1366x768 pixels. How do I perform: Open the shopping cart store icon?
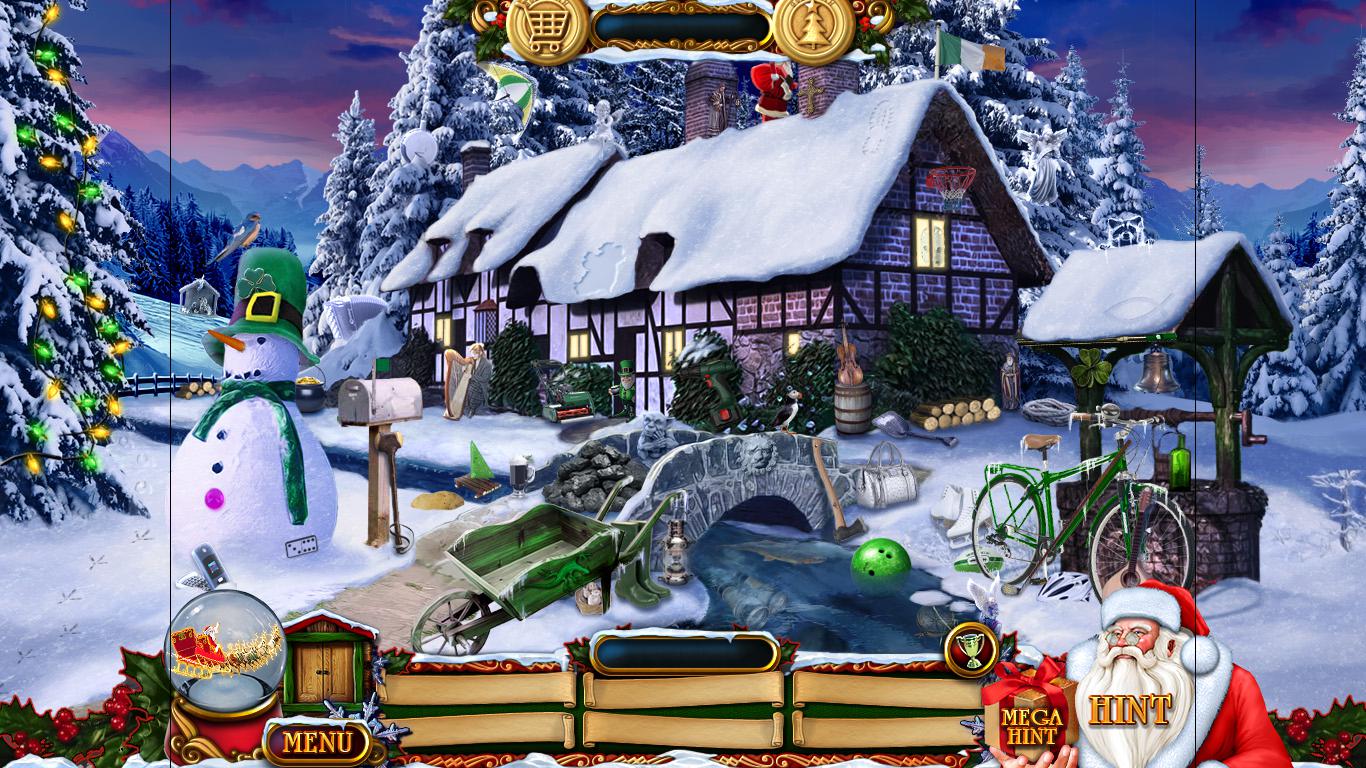546,30
